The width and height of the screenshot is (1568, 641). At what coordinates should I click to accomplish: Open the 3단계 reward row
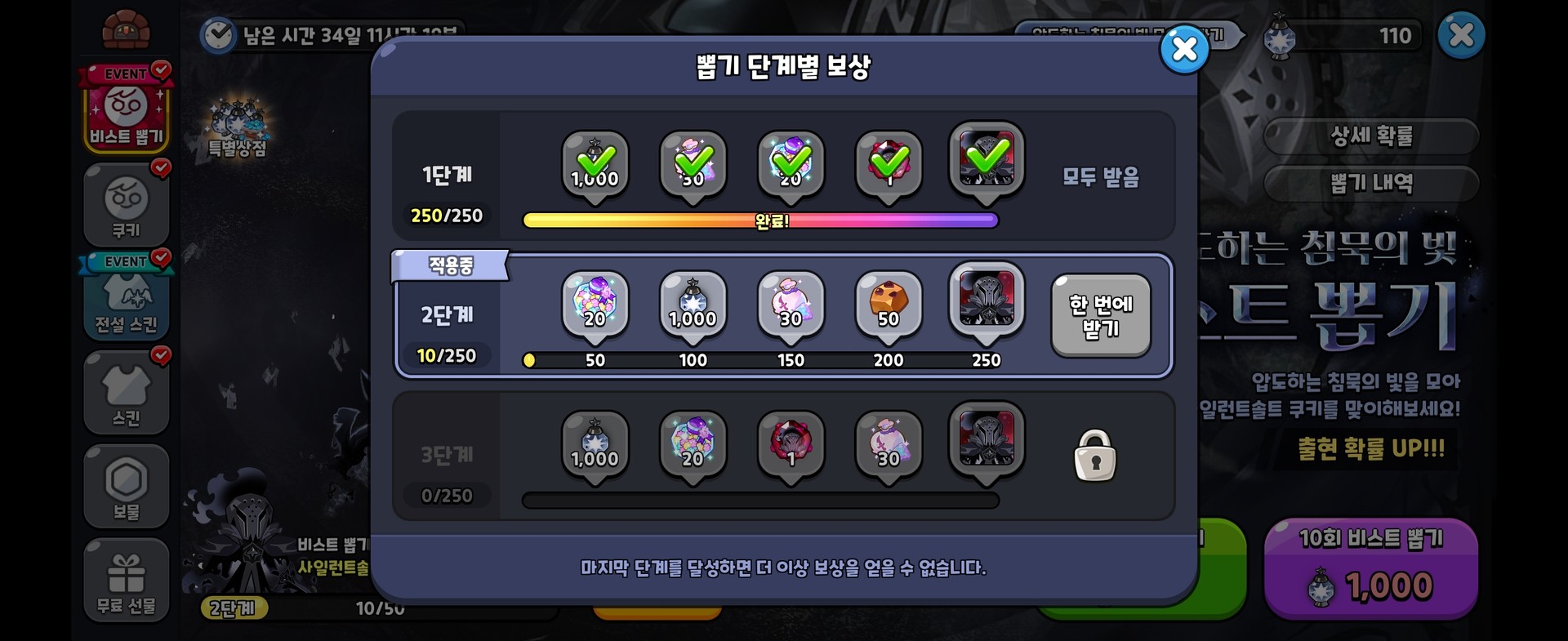coord(448,456)
